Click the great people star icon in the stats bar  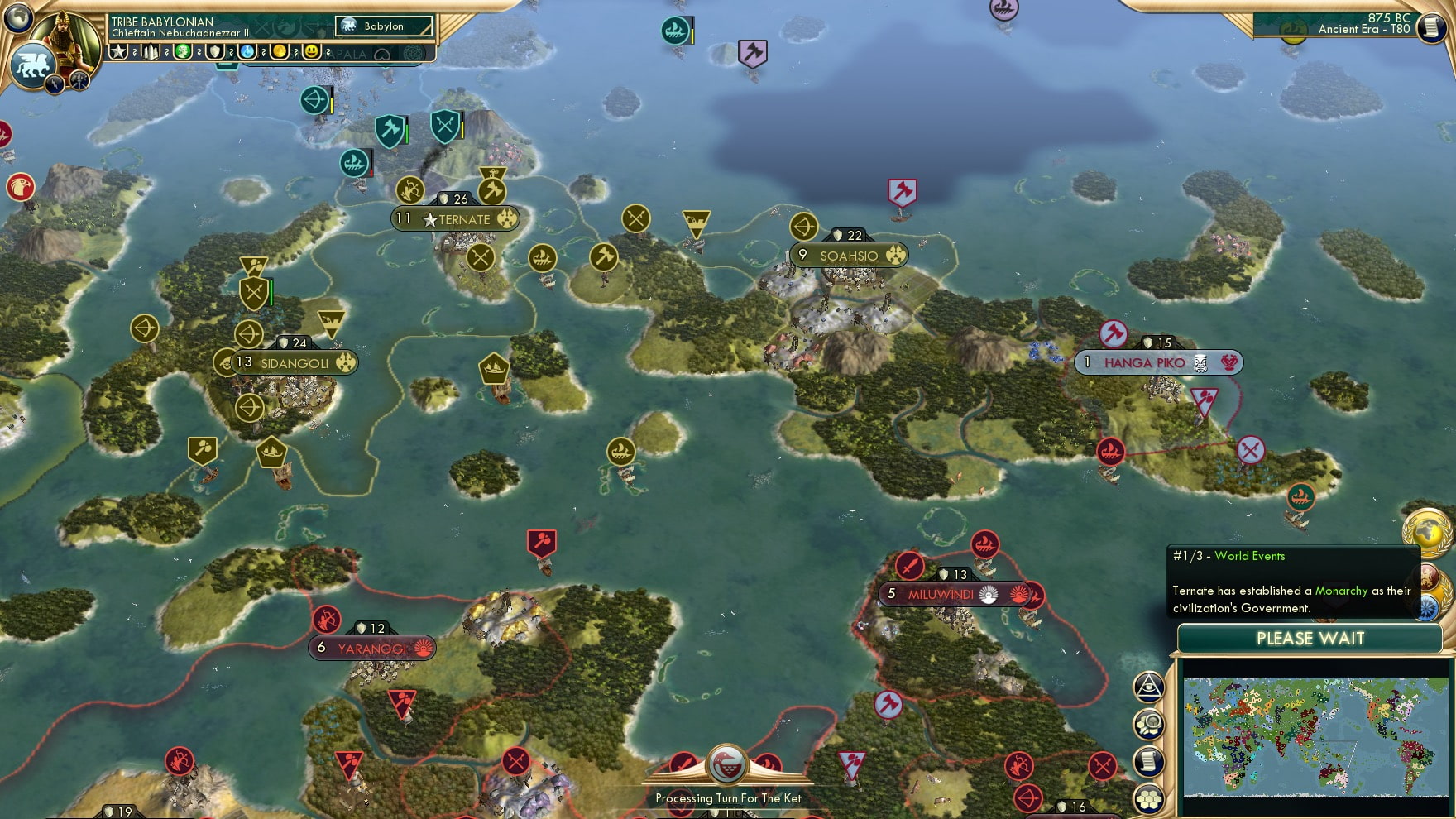120,52
